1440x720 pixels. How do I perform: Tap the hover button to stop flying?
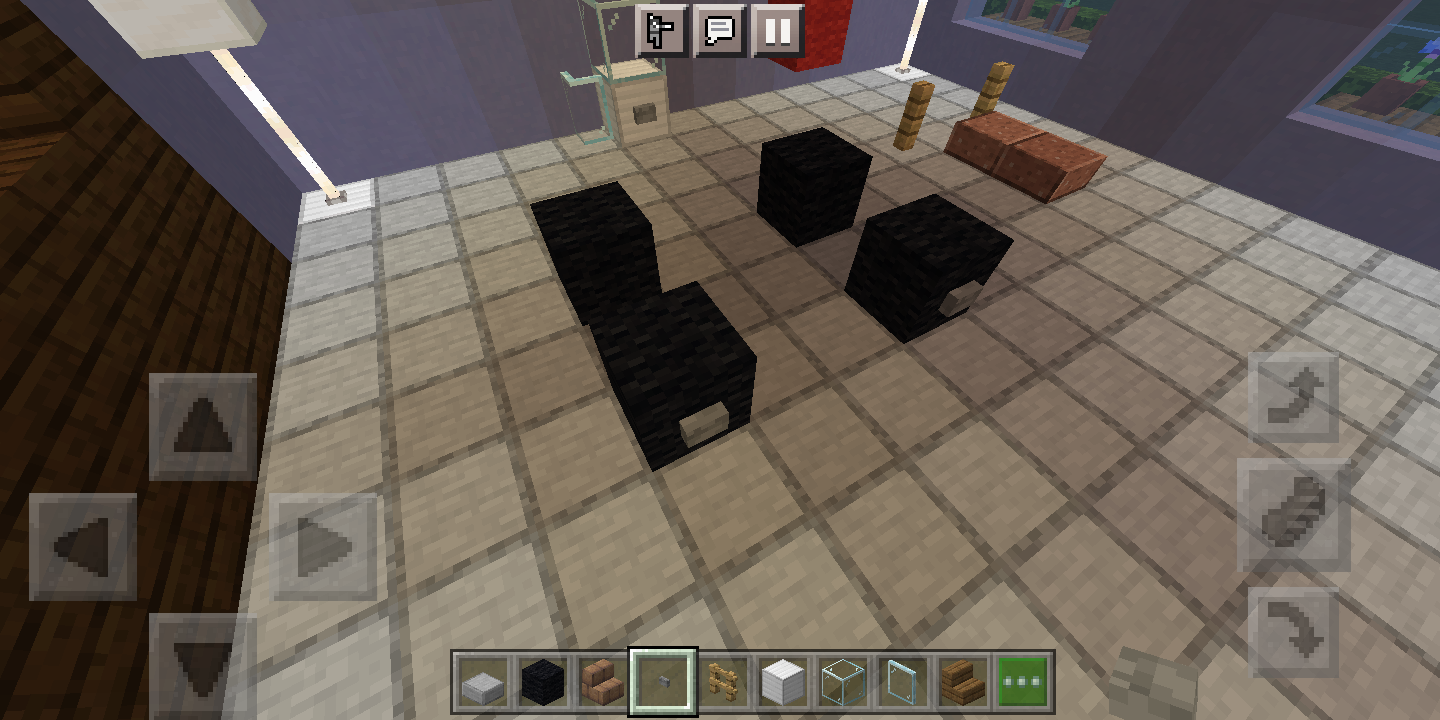pos(1295,513)
